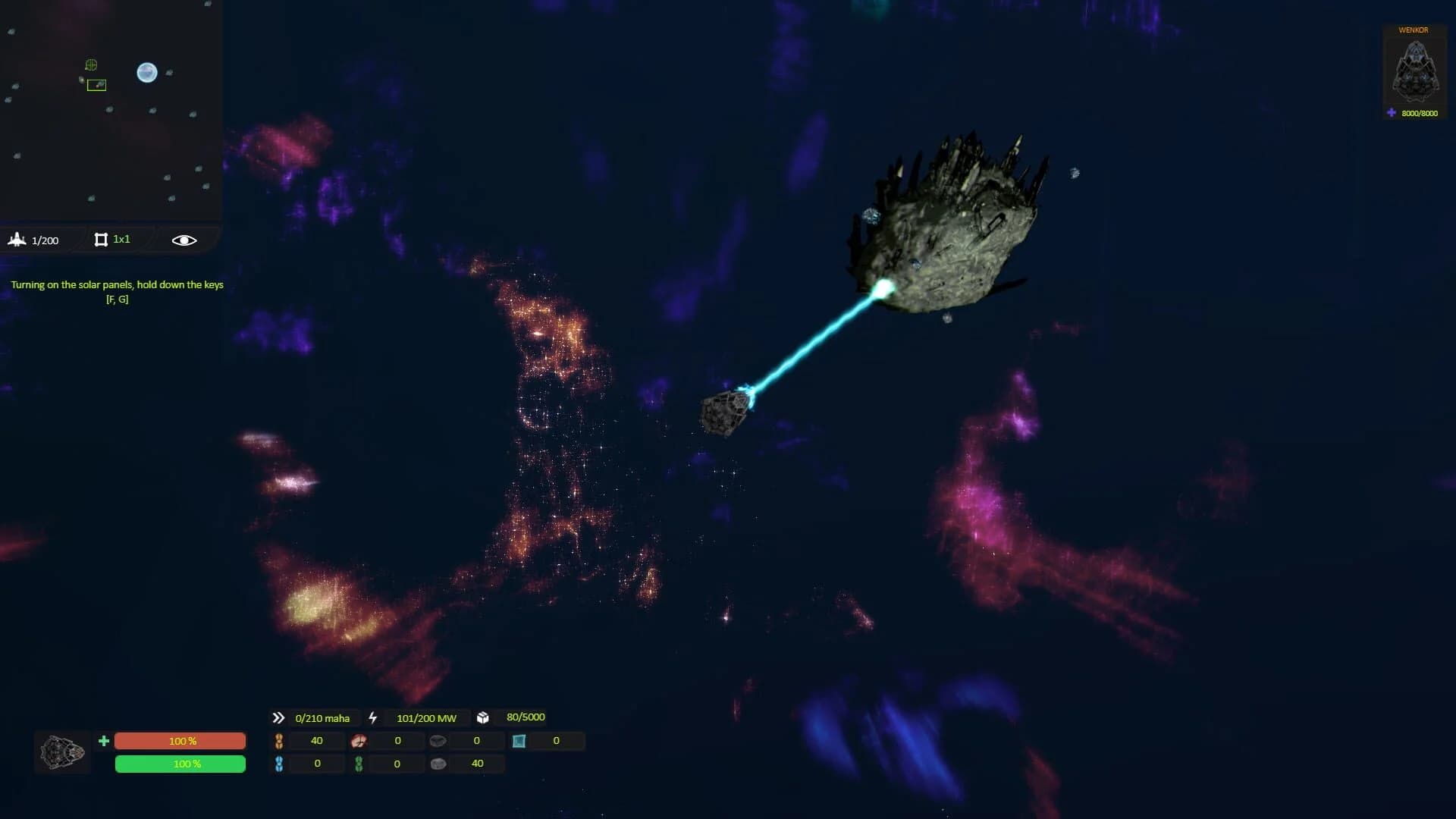Viewport: 1456px width, 819px height.
Task: Click the lightning bolt power icon
Action: pos(373,717)
